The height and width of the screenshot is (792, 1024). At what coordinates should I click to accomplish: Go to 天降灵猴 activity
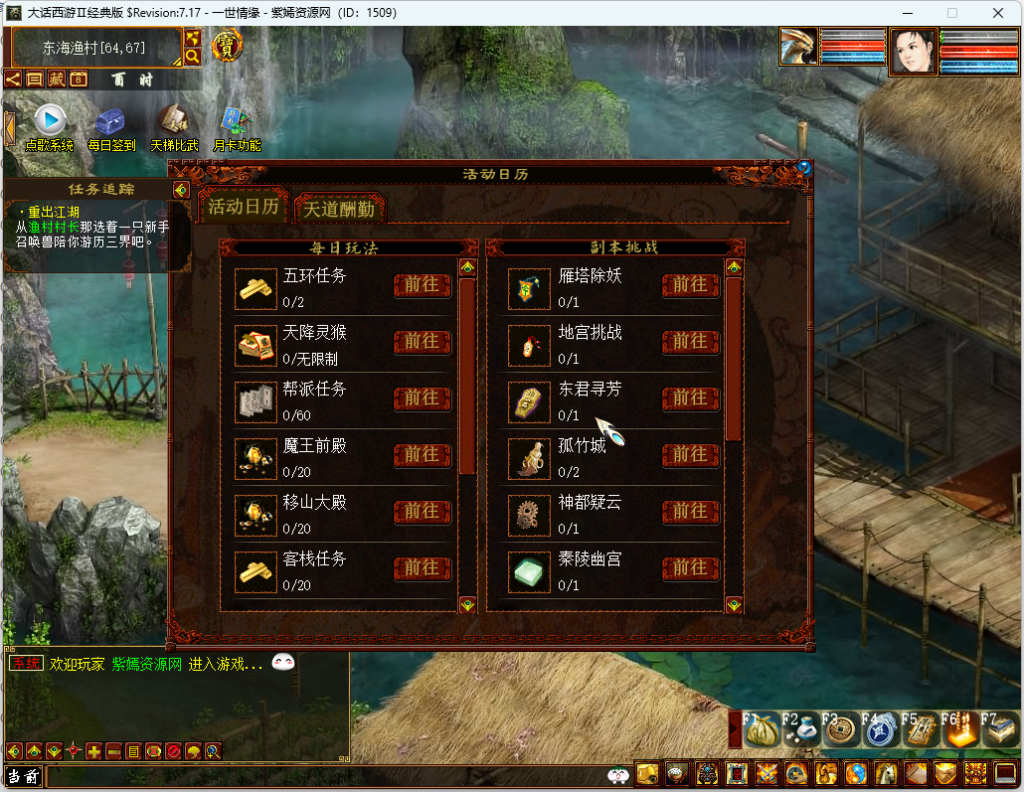(422, 342)
